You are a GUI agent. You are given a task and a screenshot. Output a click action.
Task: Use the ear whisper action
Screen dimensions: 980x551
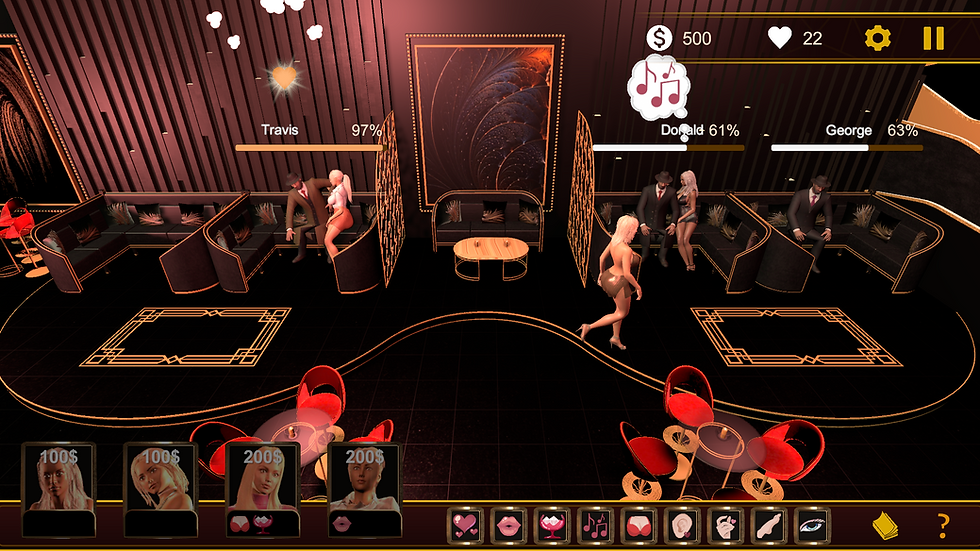(x=682, y=524)
